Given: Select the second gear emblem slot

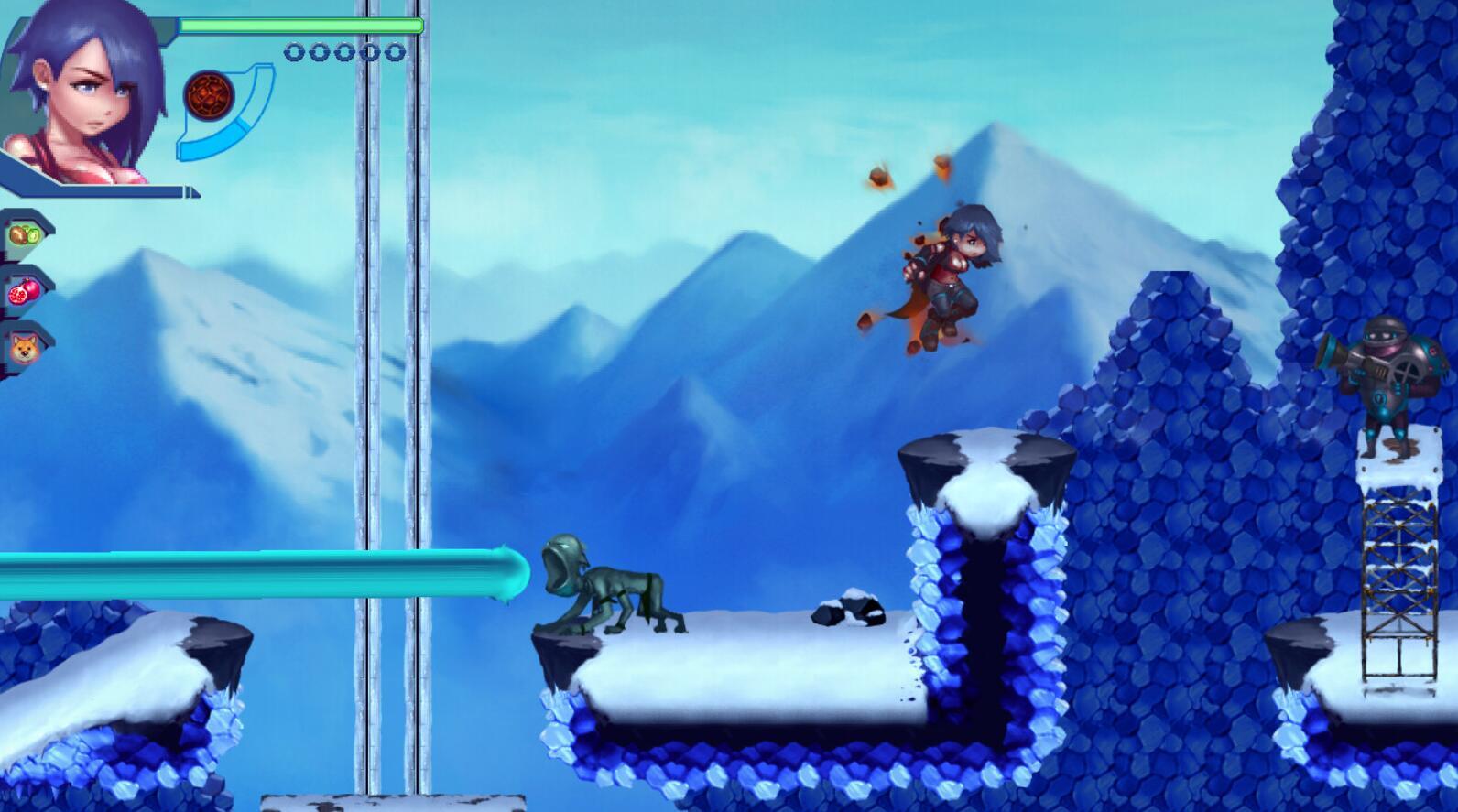Looking at the screenshot, I should coord(319,52).
